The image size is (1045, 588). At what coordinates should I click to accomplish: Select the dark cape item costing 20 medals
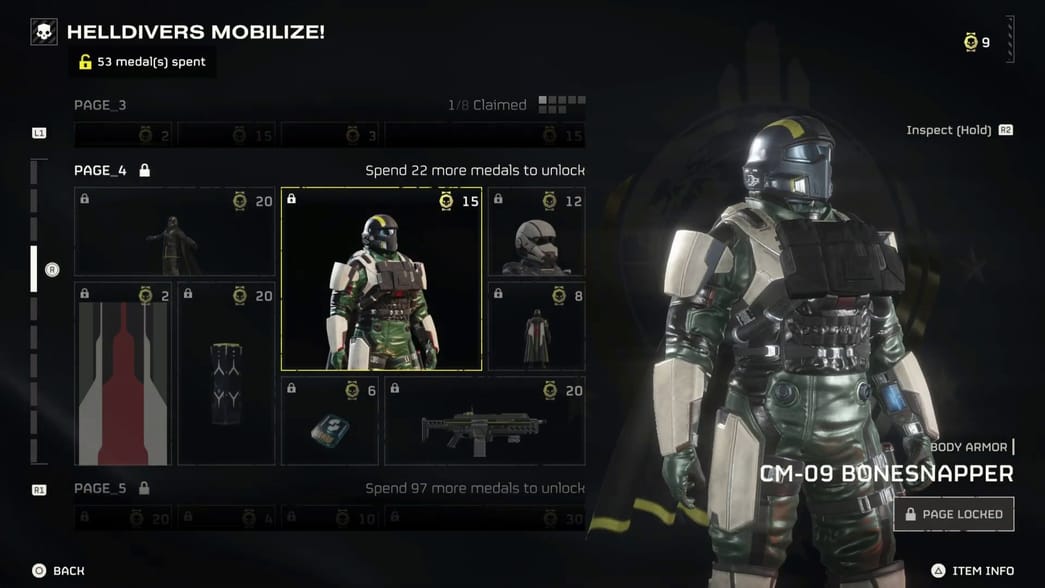click(174, 231)
